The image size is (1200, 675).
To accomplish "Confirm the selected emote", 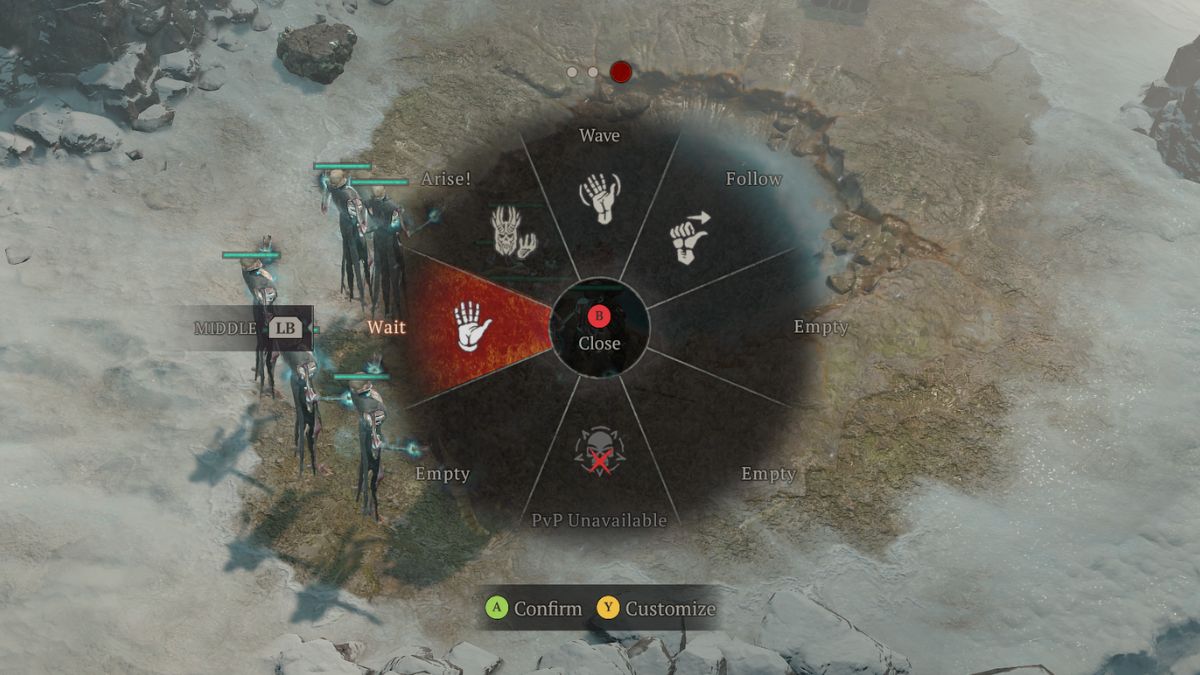I will pyautogui.click(x=534, y=608).
